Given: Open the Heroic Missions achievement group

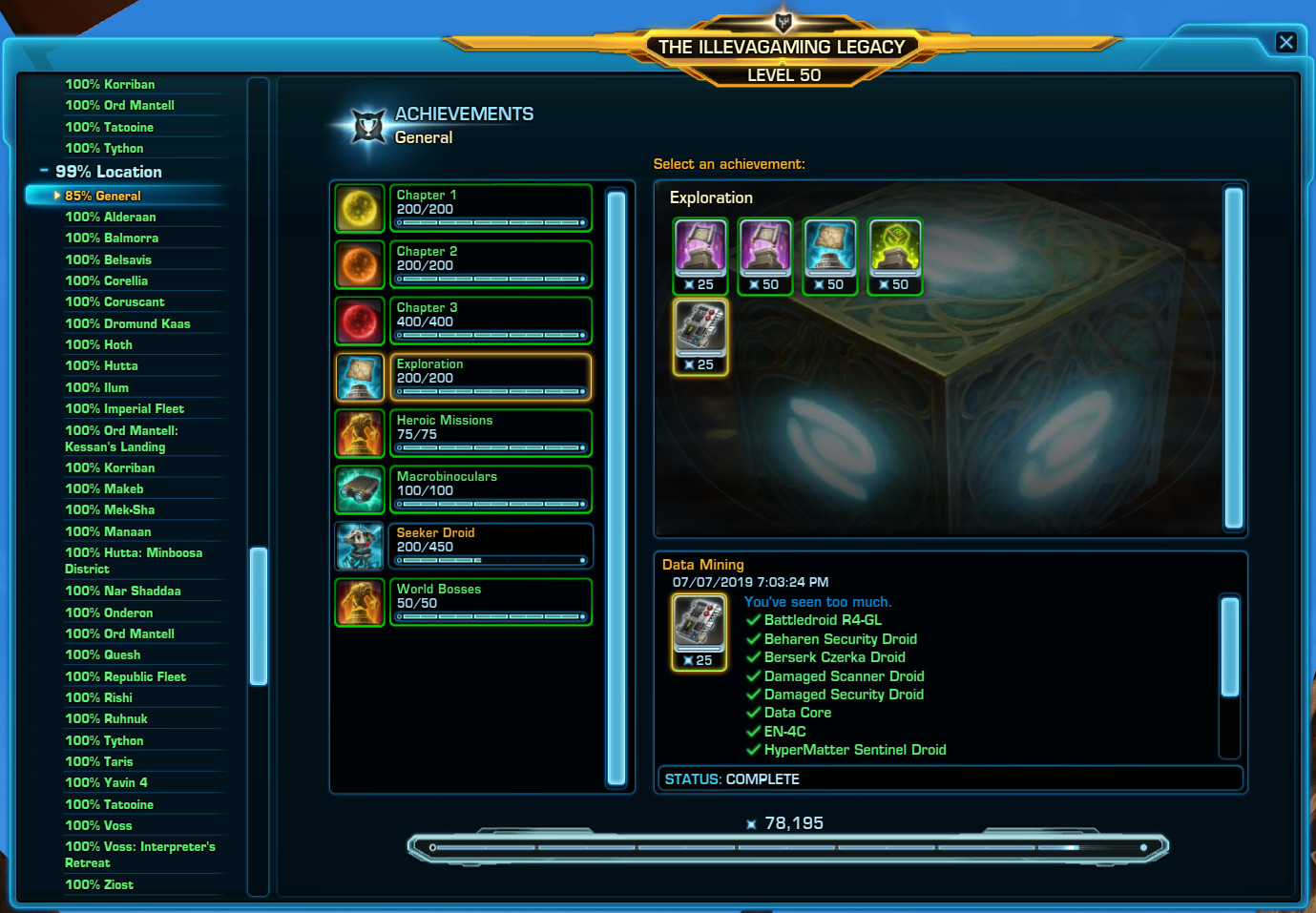Looking at the screenshot, I should click(490, 433).
